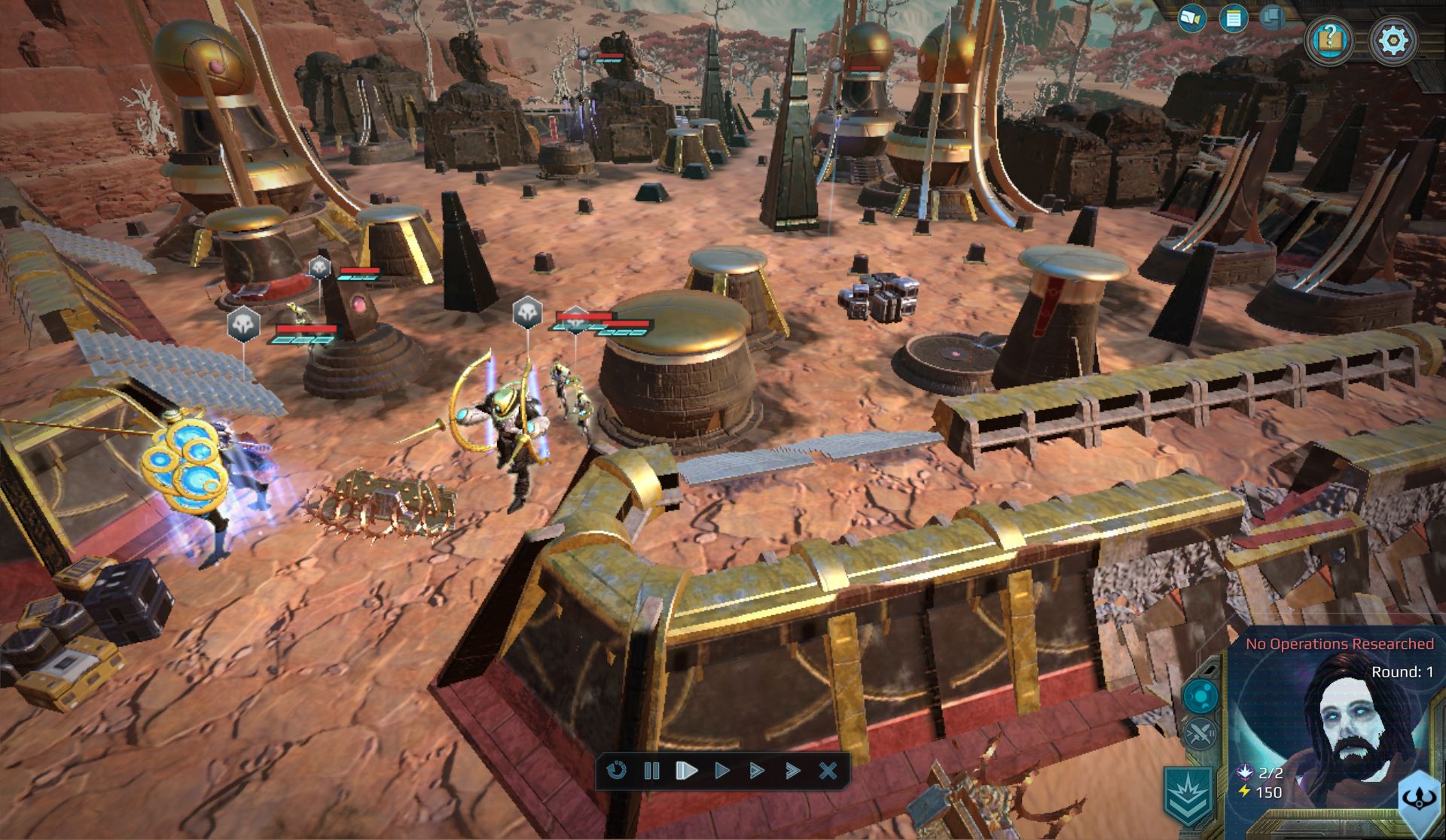Enable fastest playback speed with the triple arrow

coord(792,771)
